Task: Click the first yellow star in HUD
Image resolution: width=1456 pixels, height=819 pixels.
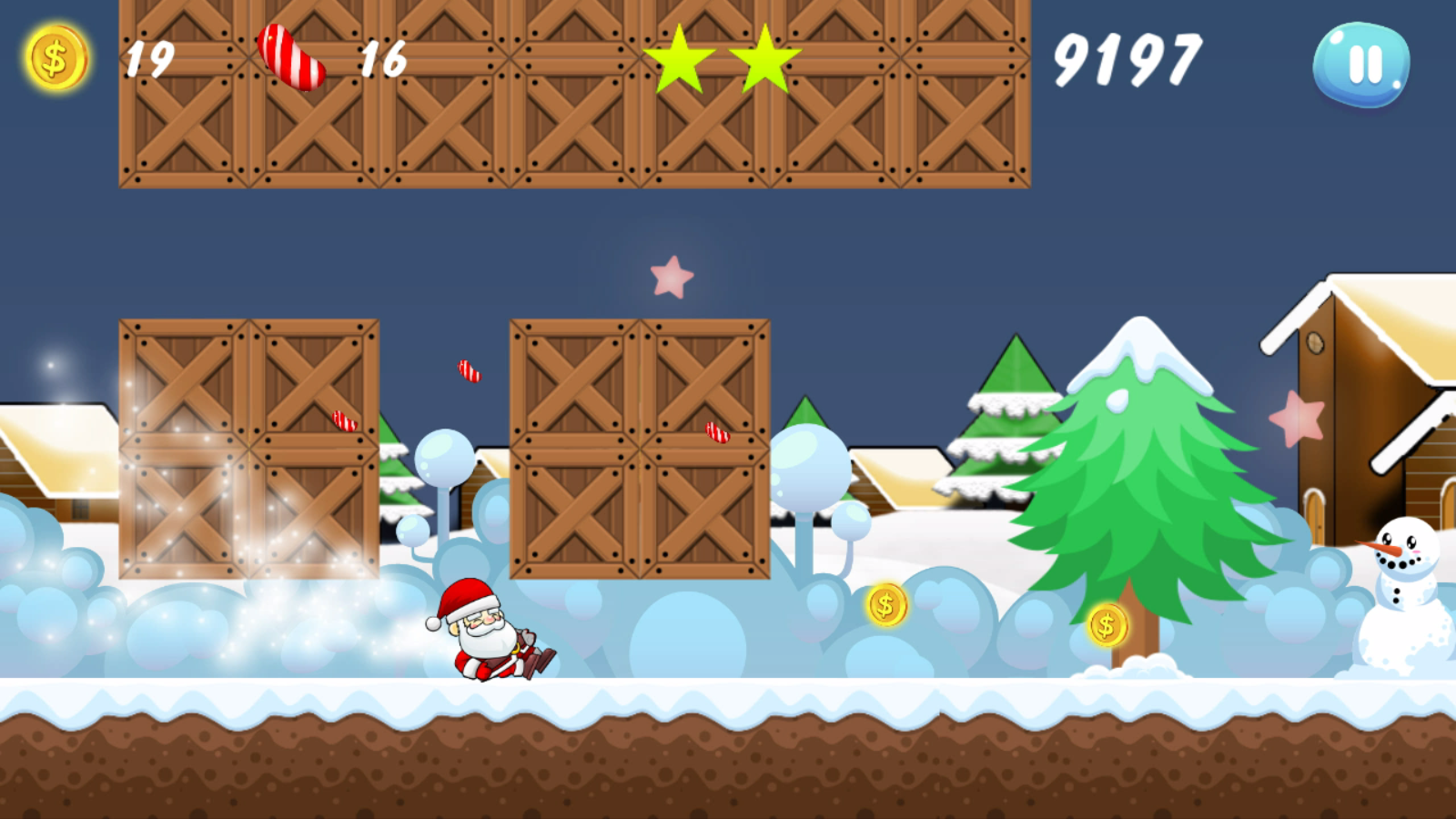Action: pyautogui.click(x=678, y=58)
